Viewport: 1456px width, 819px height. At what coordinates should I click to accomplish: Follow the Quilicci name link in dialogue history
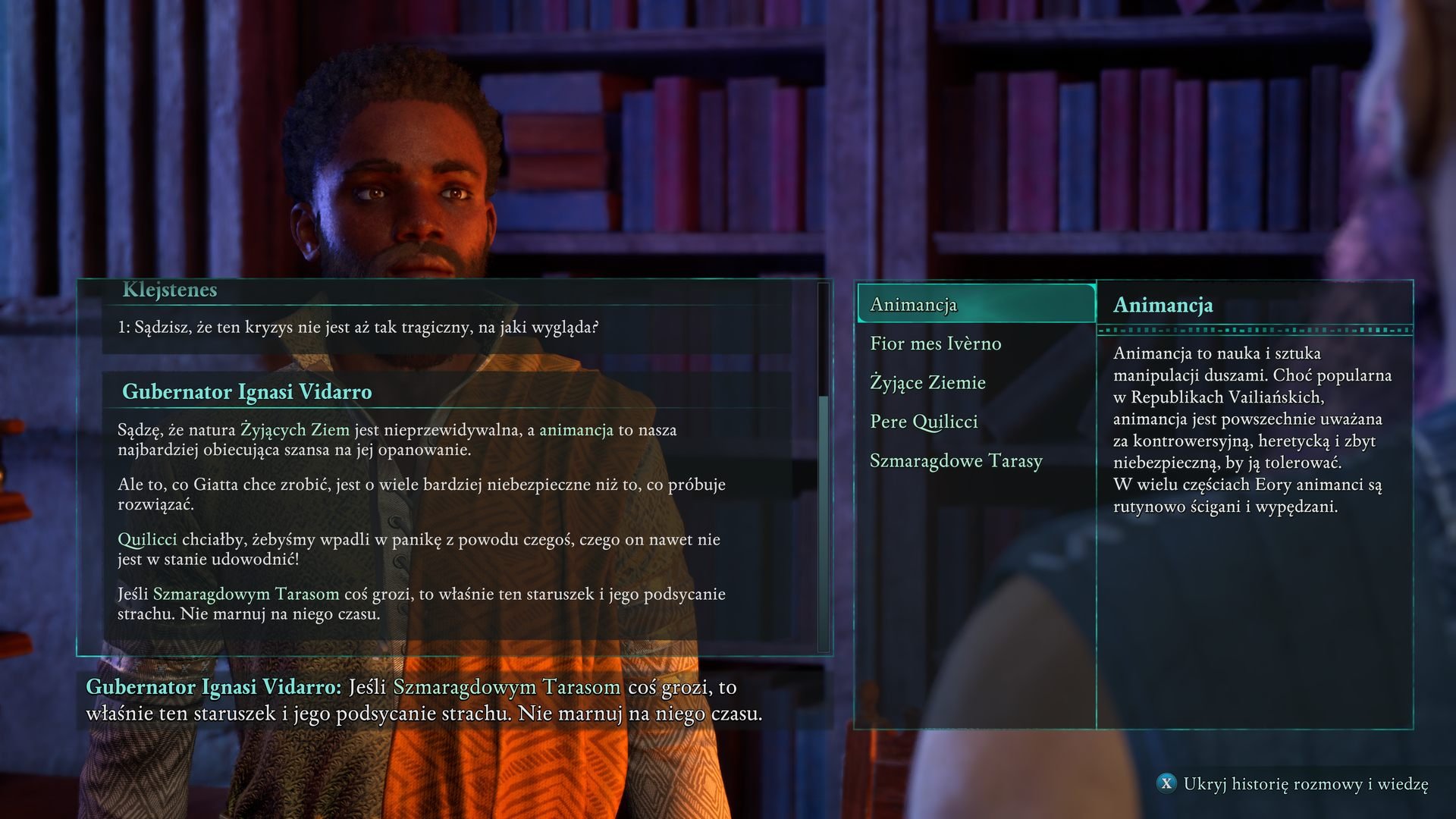(147, 539)
